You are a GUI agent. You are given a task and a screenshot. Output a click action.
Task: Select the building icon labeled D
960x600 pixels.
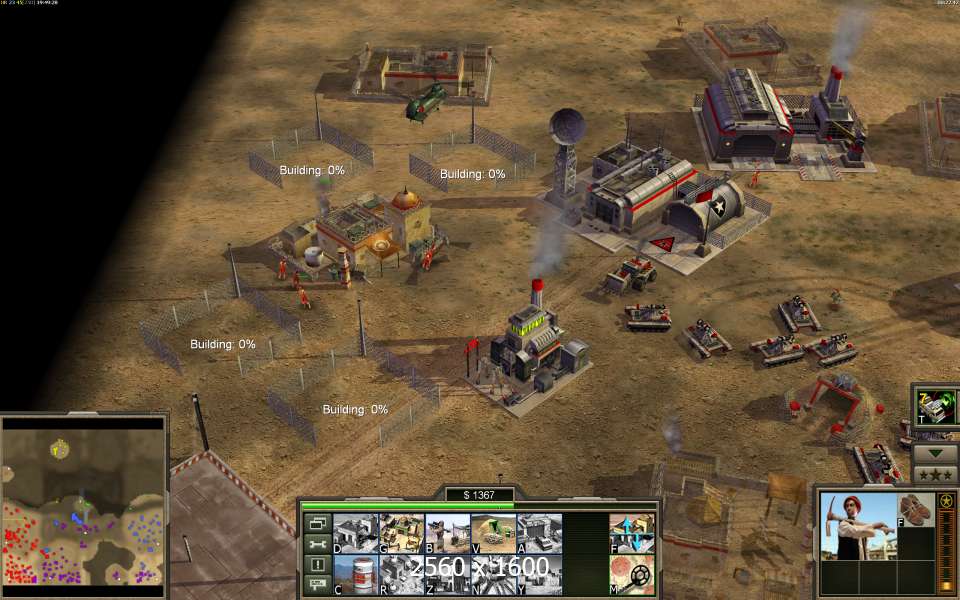coord(355,534)
